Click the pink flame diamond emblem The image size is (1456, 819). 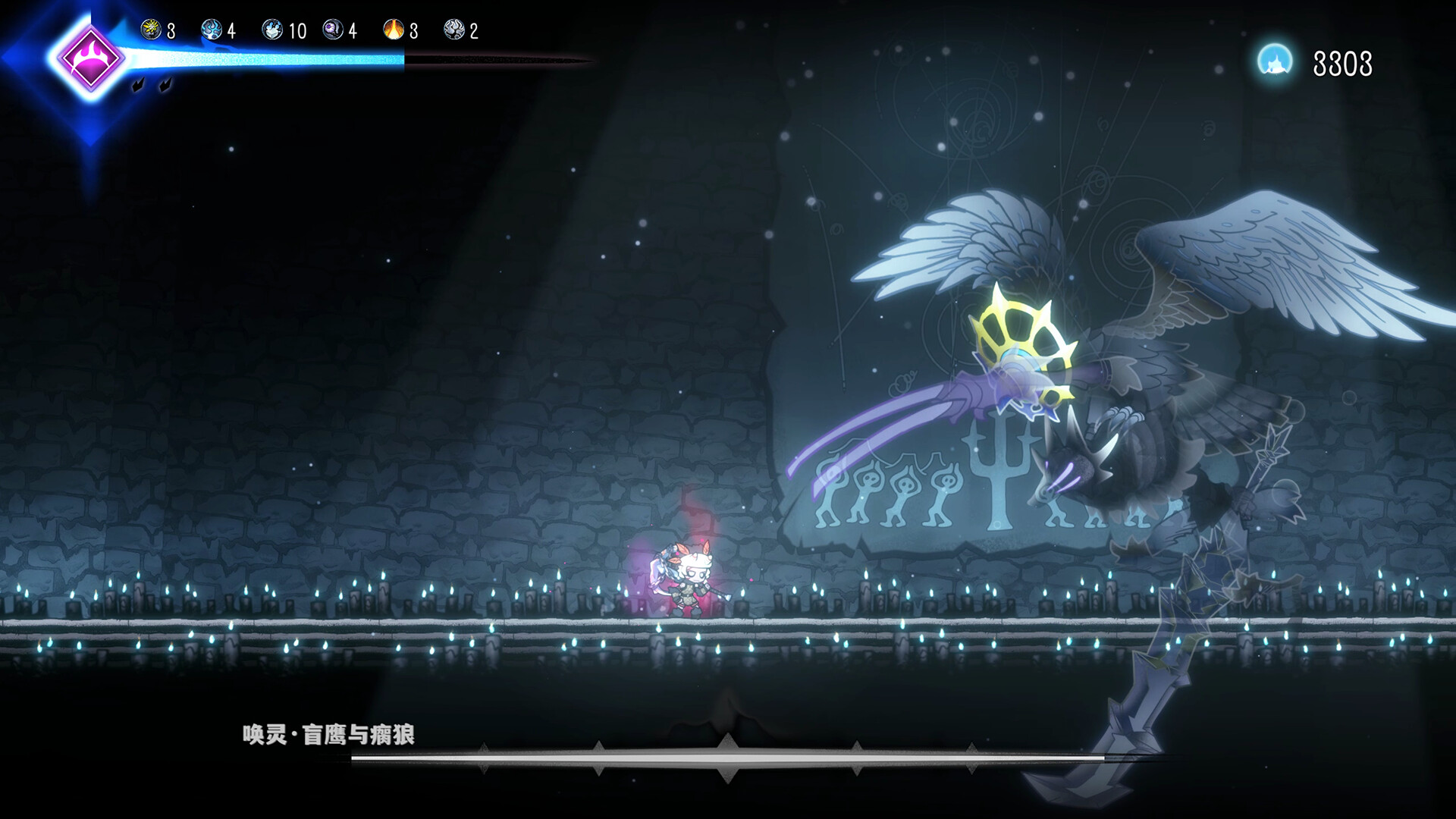89,58
